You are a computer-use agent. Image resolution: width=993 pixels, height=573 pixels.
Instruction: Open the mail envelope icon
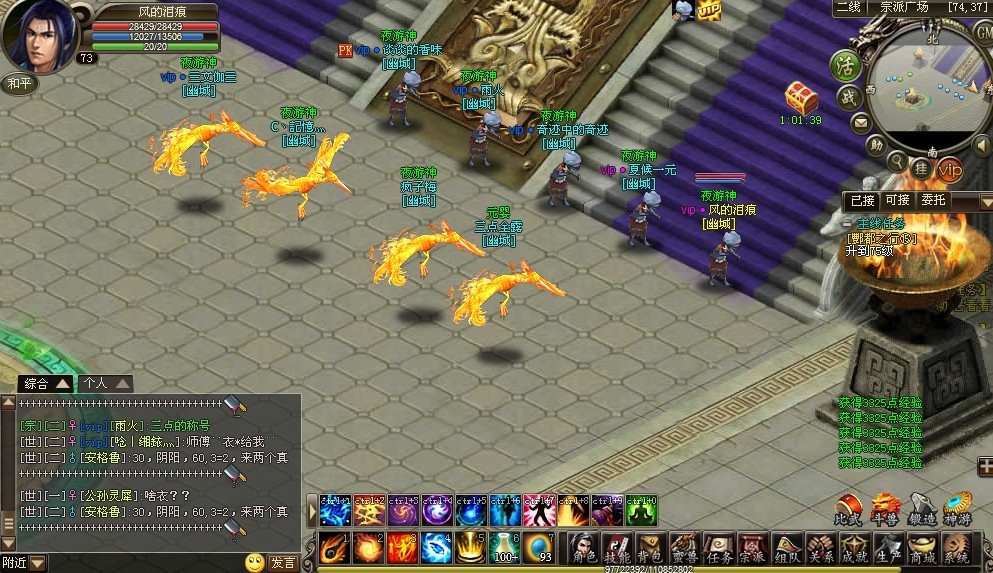[861, 123]
